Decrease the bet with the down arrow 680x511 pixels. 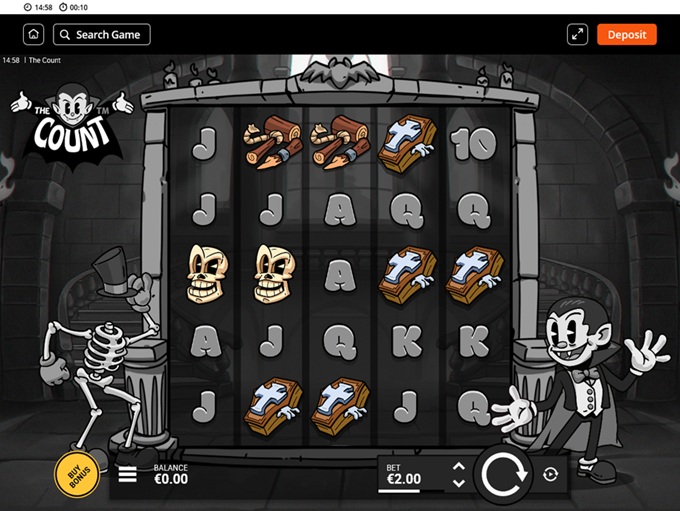(x=458, y=483)
